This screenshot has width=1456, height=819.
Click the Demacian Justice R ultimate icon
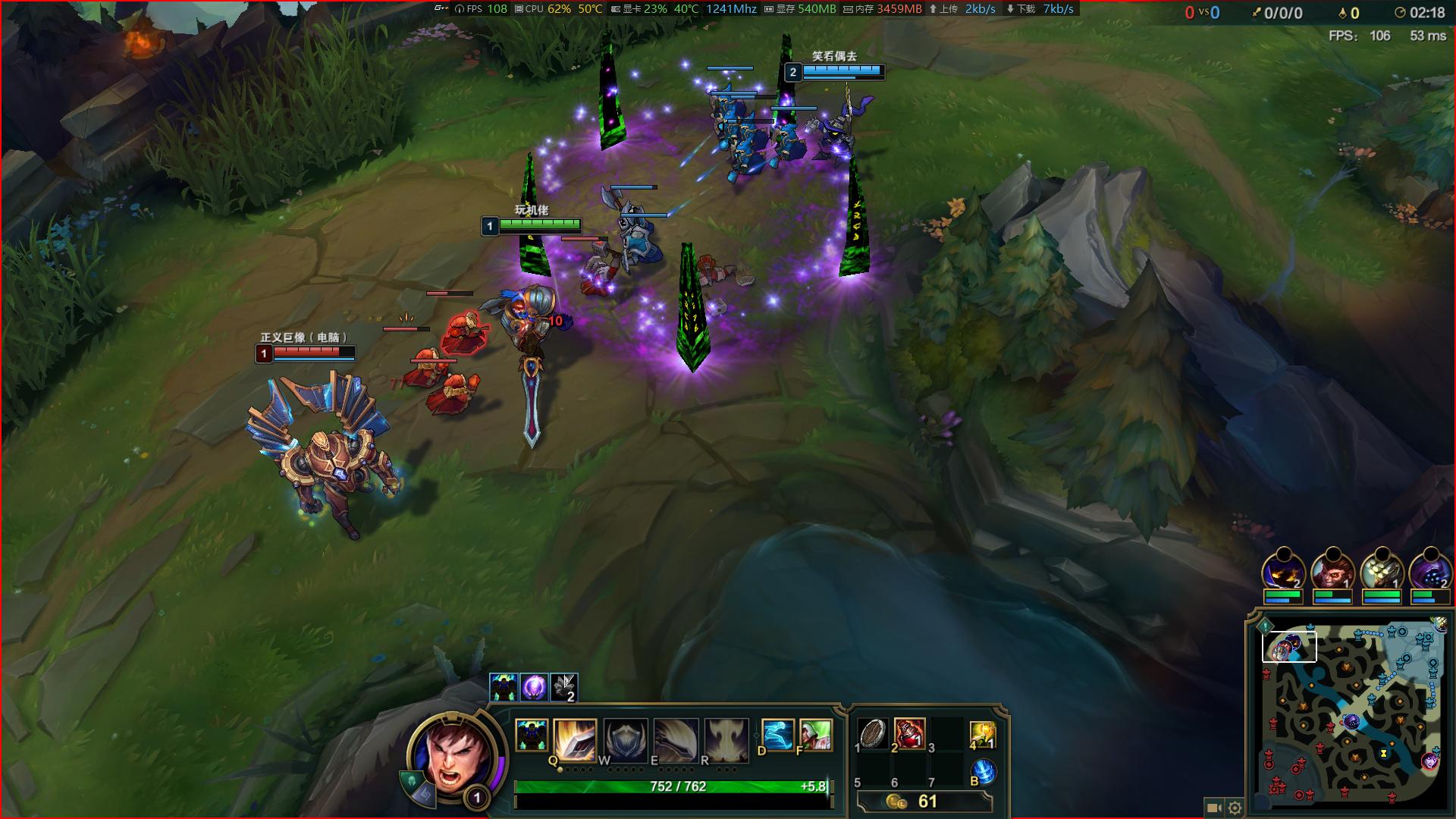pos(726,739)
